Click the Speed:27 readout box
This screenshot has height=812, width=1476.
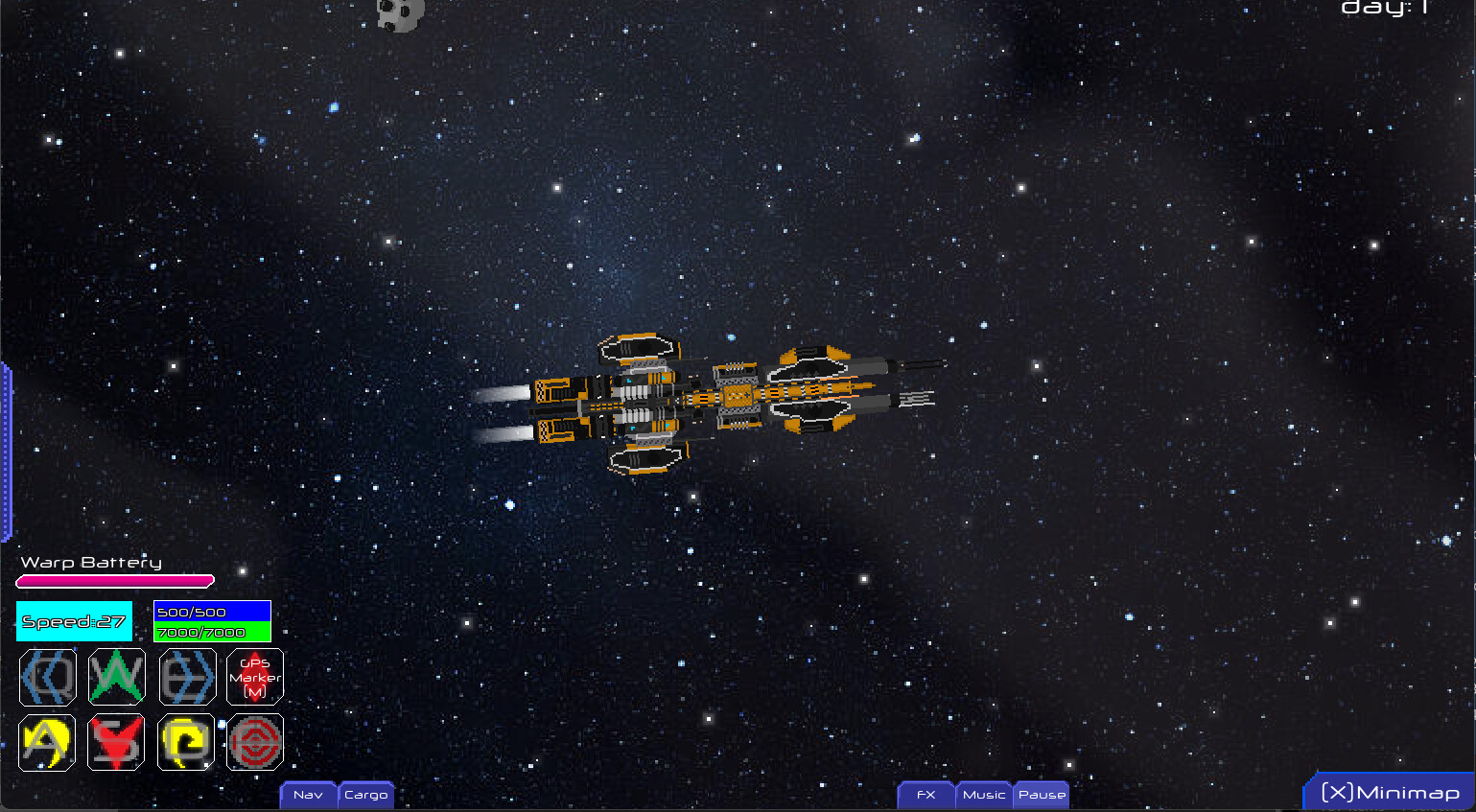pos(74,621)
